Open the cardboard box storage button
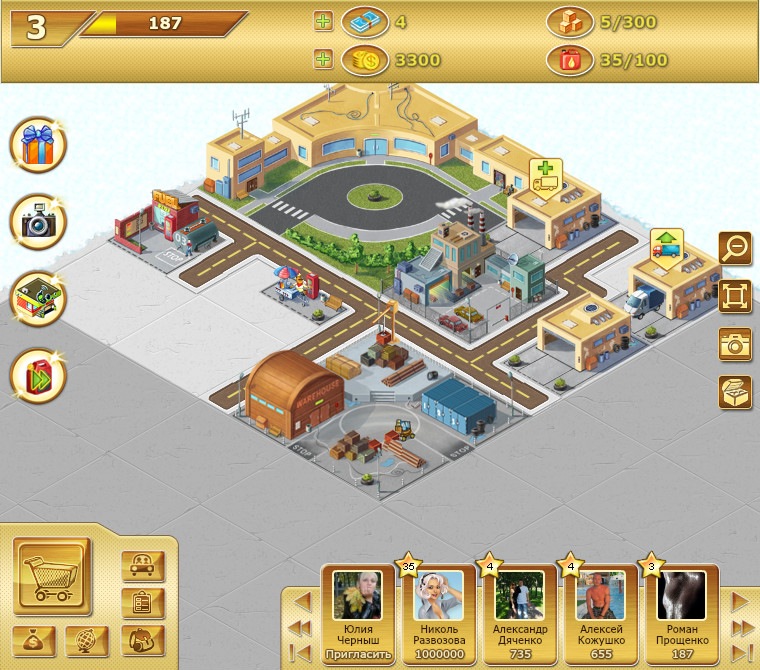The height and width of the screenshot is (670, 760). [735, 391]
